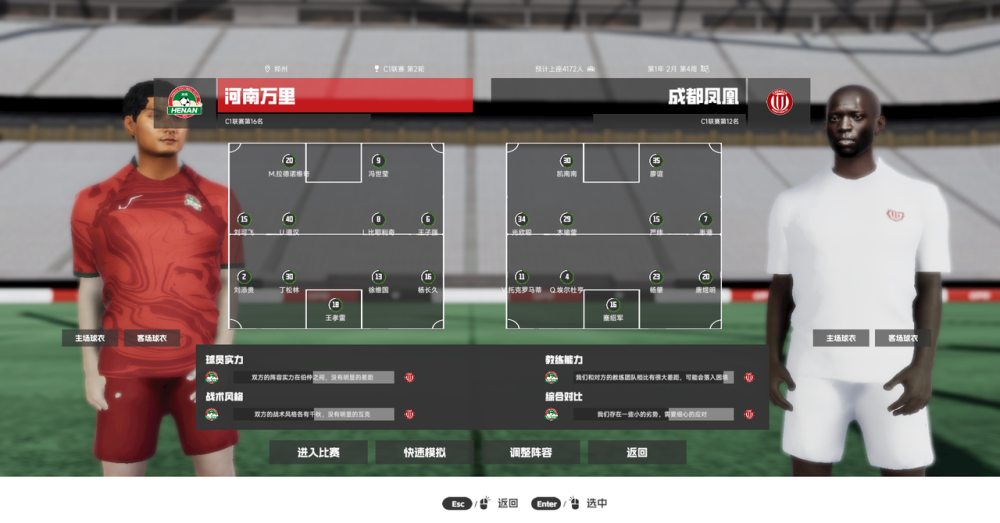Select the 返回 button beside 调整阵容
Viewport: 1000px width, 523px height.
(x=637, y=452)
